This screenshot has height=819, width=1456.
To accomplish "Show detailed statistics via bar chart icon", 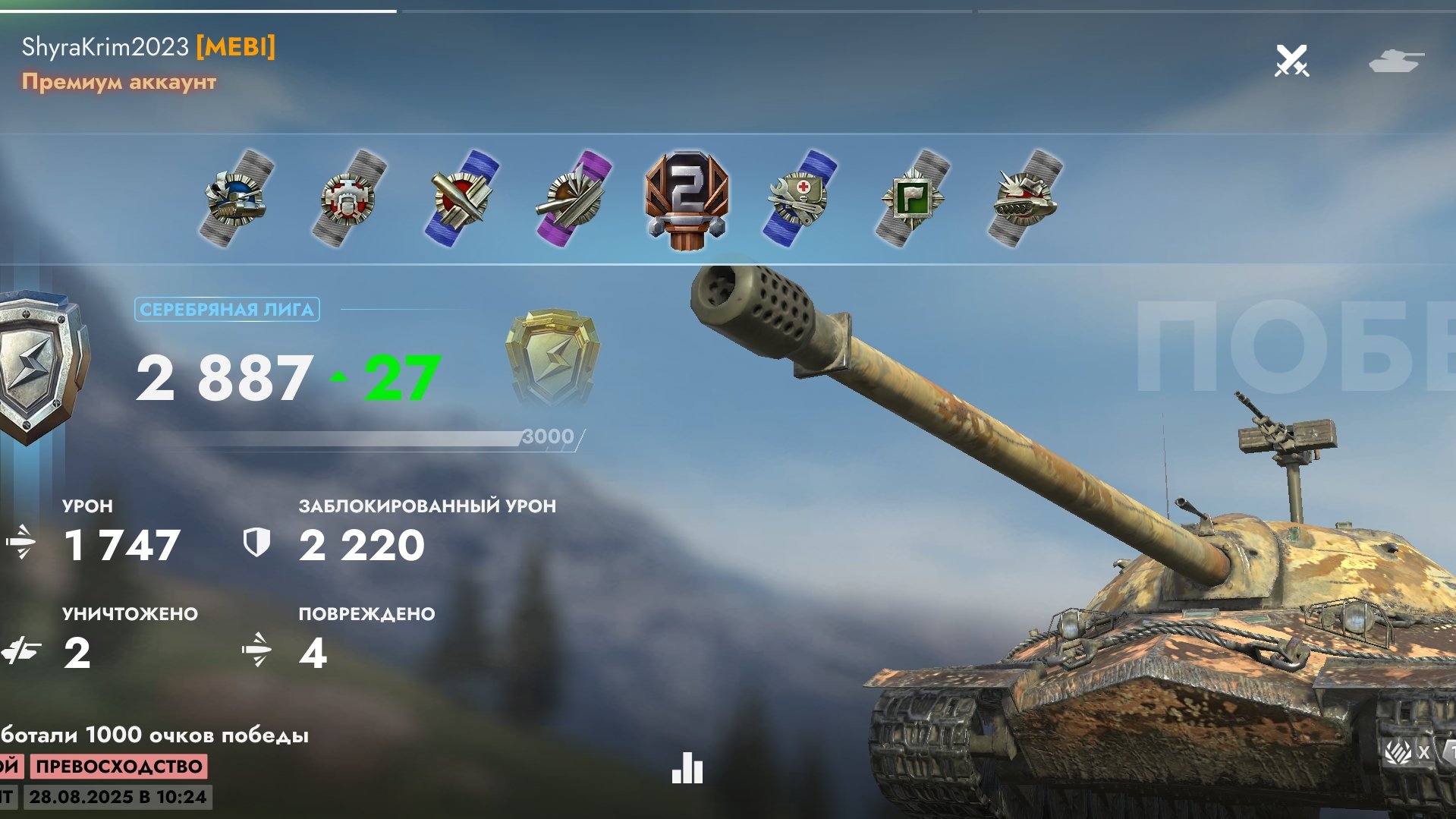I will 687,767.
